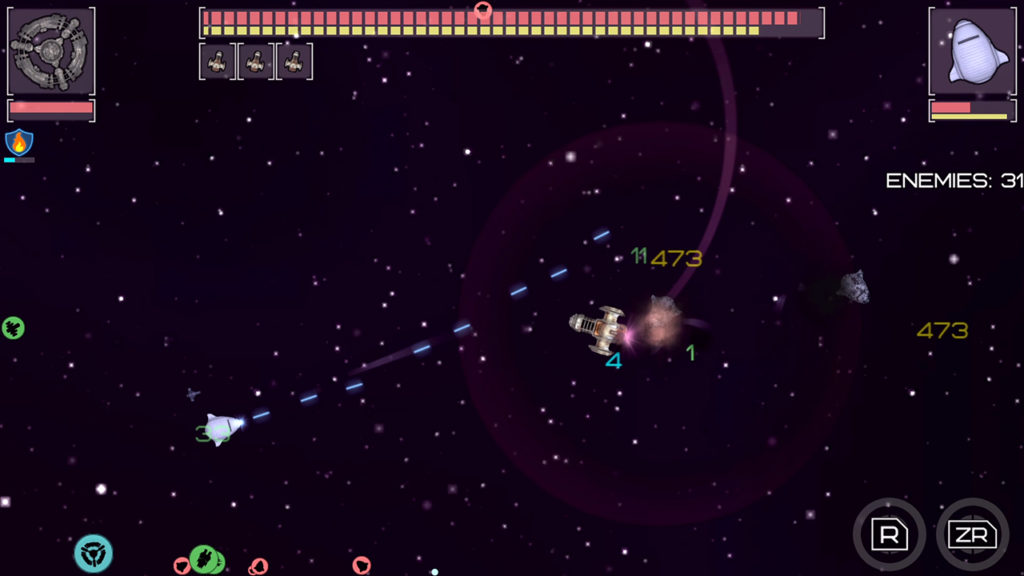This screenshot has width=1024, height=576.
Task: Select the green ally marker on the left edge
Action: (13, 327)
